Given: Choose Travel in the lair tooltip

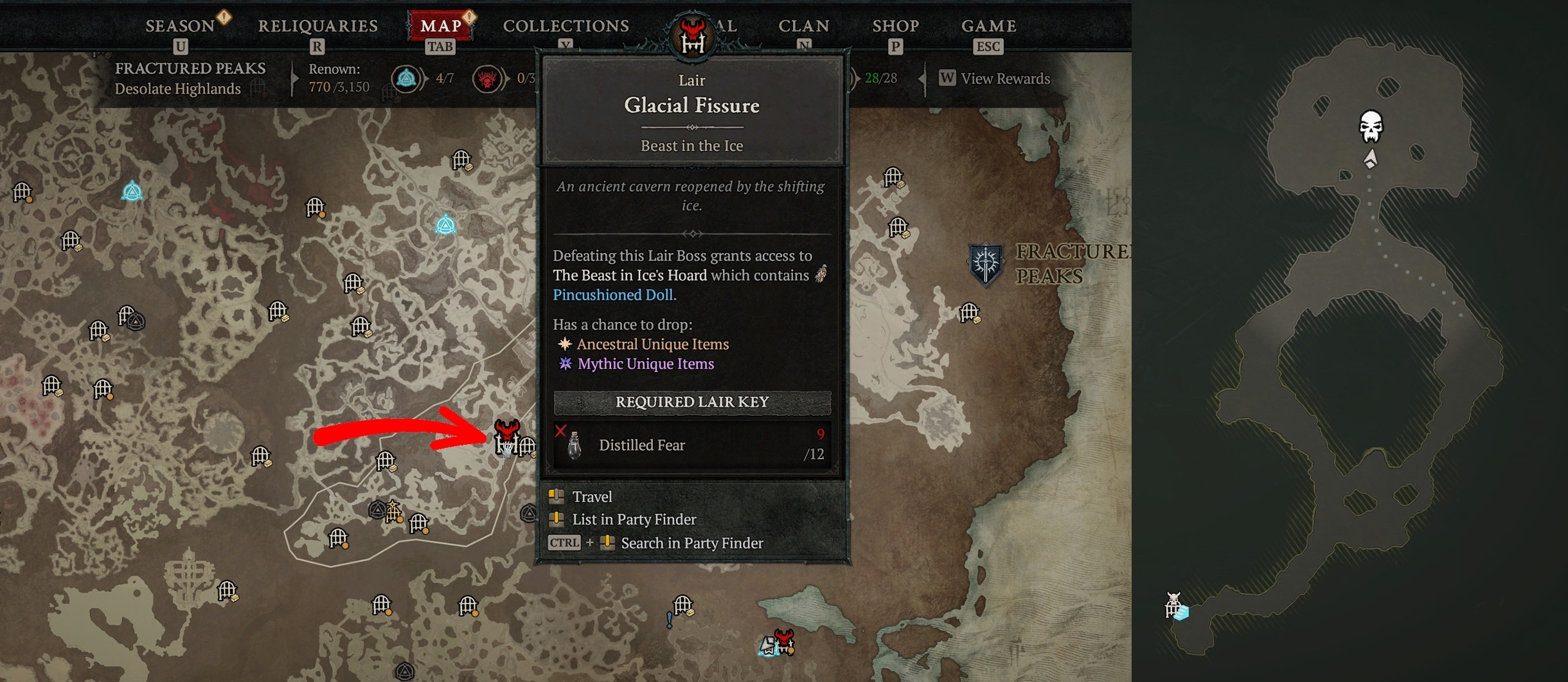Looking at the screenshot, I should pos(592,497).
